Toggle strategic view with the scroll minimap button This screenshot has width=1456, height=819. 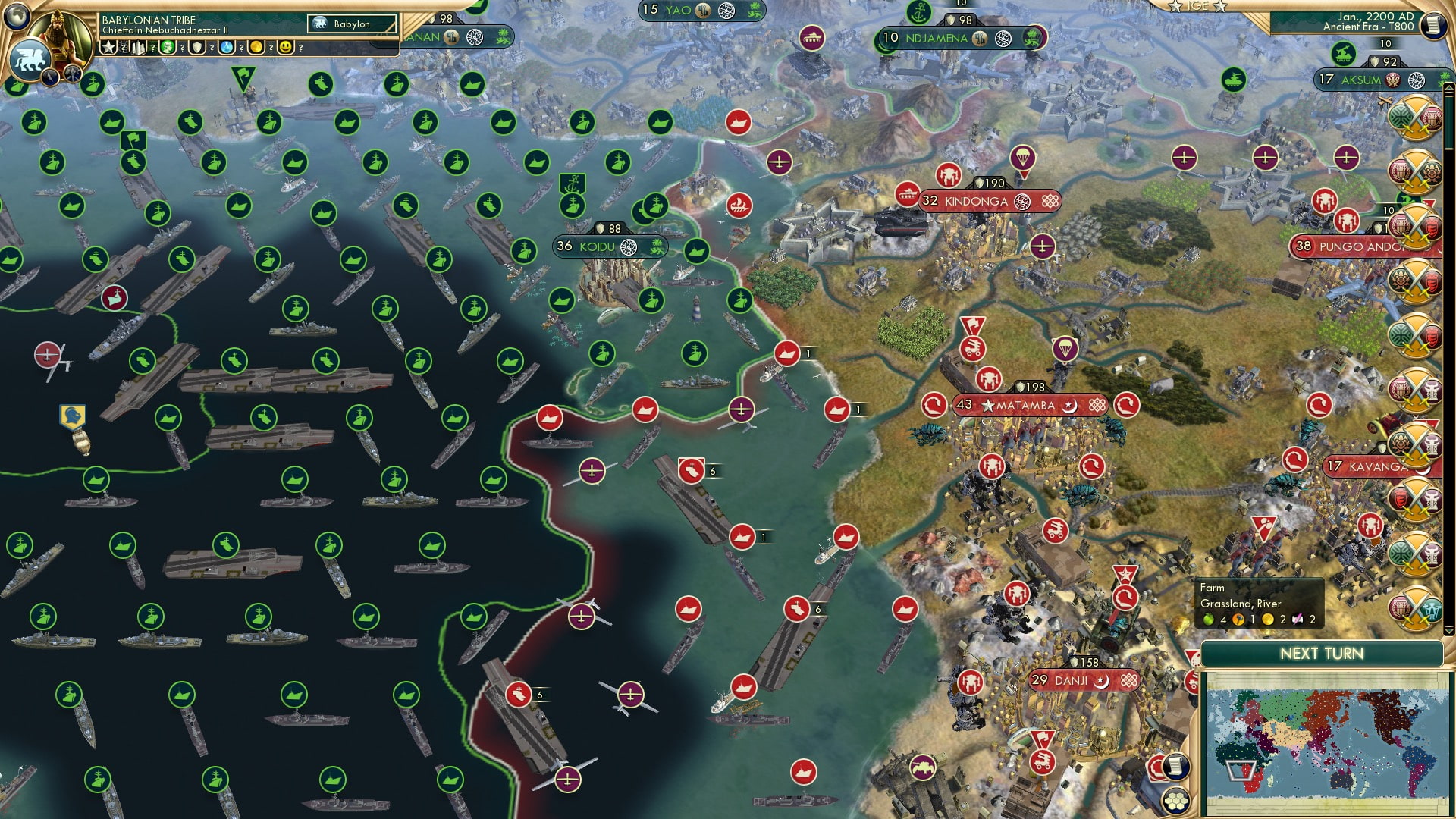click(x=1176, y=767)
